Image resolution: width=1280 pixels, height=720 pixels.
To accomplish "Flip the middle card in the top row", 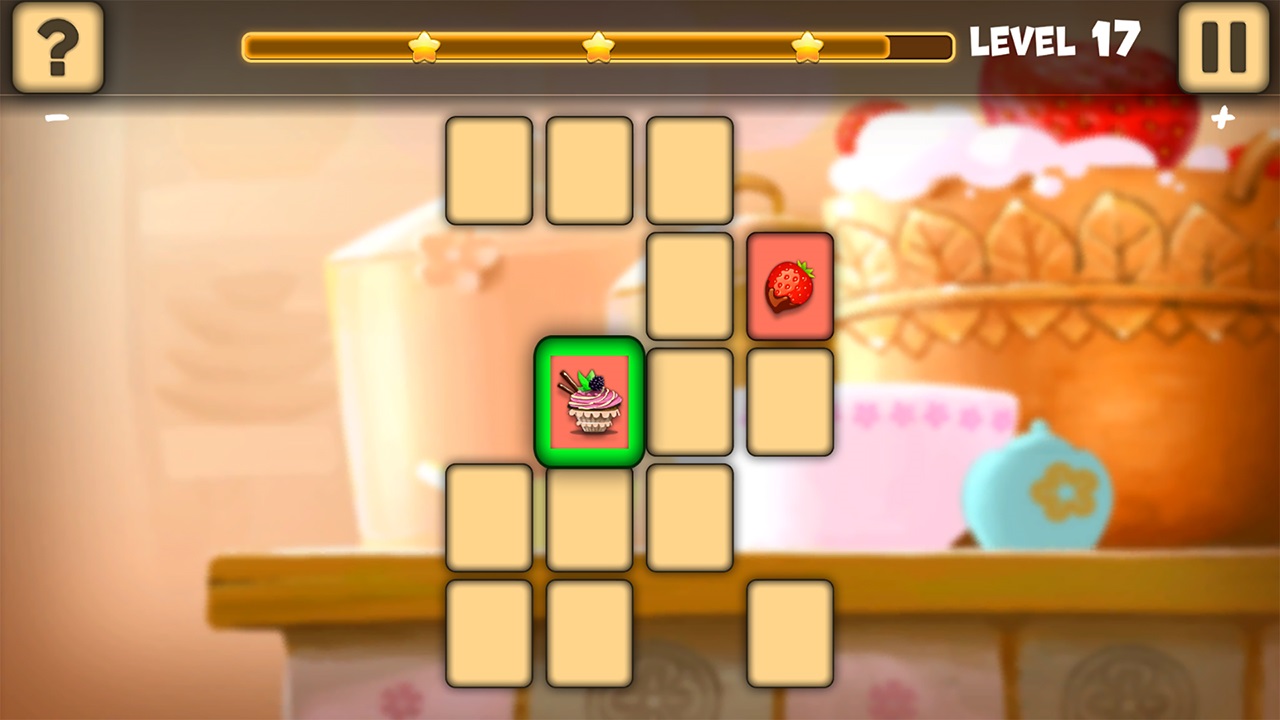I will pos(589,168).
